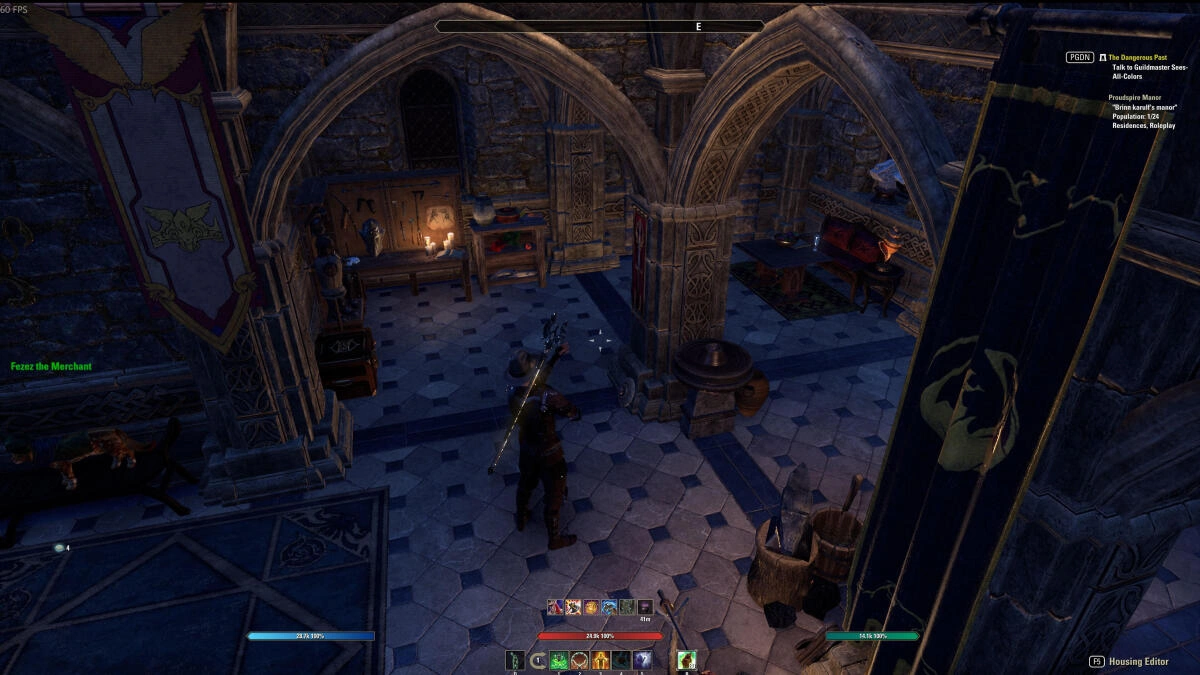The width and height of the screenshot is (1200, 675).
Task: Click the weapon swap arrow icon
Action: click(x=538, y=660)
